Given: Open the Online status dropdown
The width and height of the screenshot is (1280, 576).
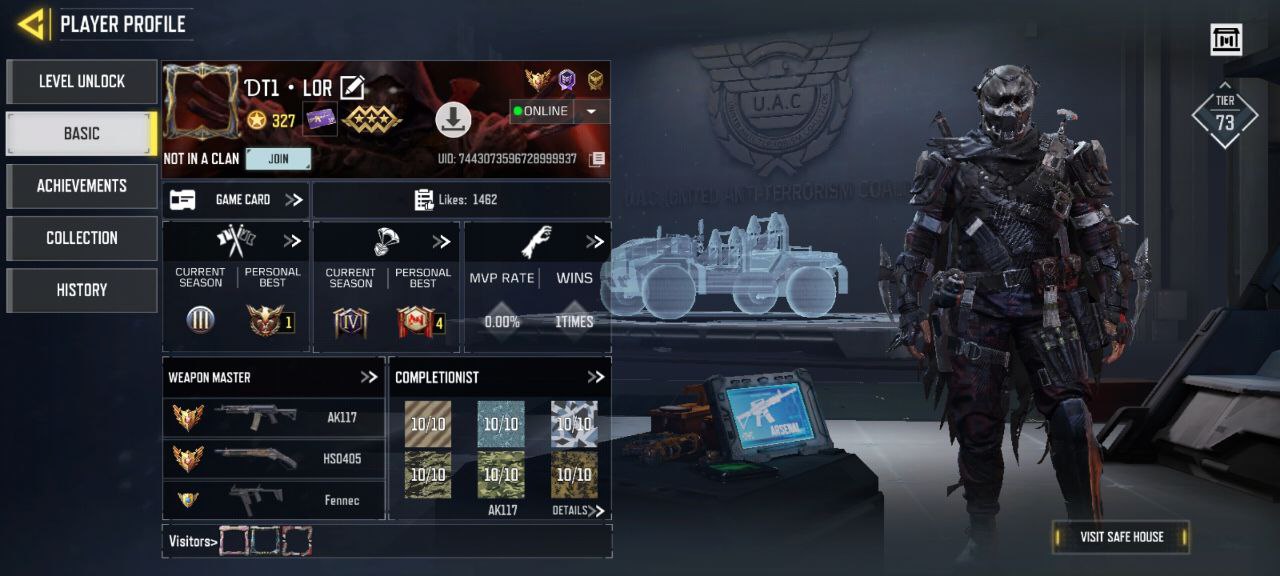Looking at the screenshot, I should point(591,111).
